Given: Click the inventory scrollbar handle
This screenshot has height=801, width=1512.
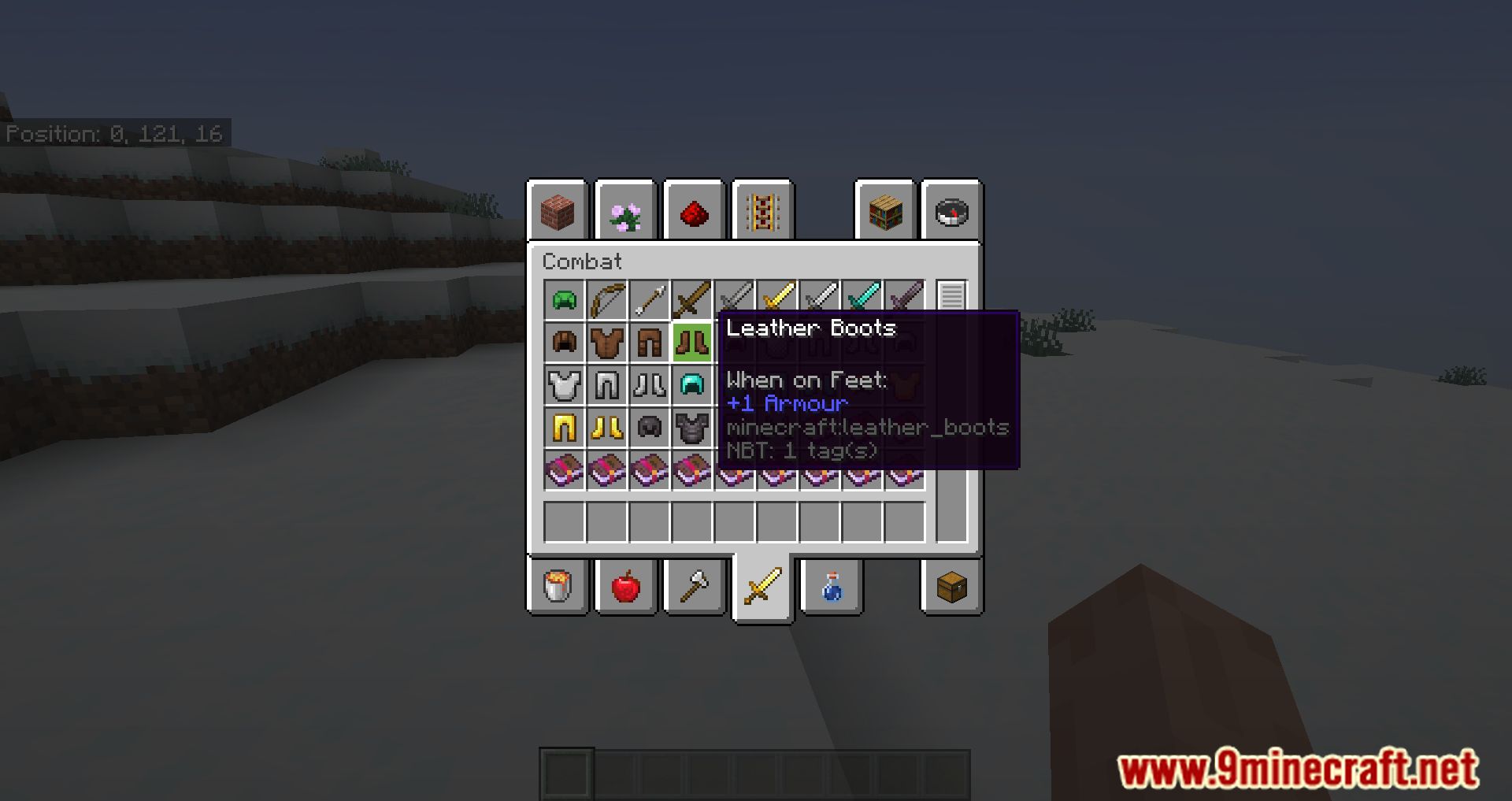Looking at the screenshot, I should (953, 295).
